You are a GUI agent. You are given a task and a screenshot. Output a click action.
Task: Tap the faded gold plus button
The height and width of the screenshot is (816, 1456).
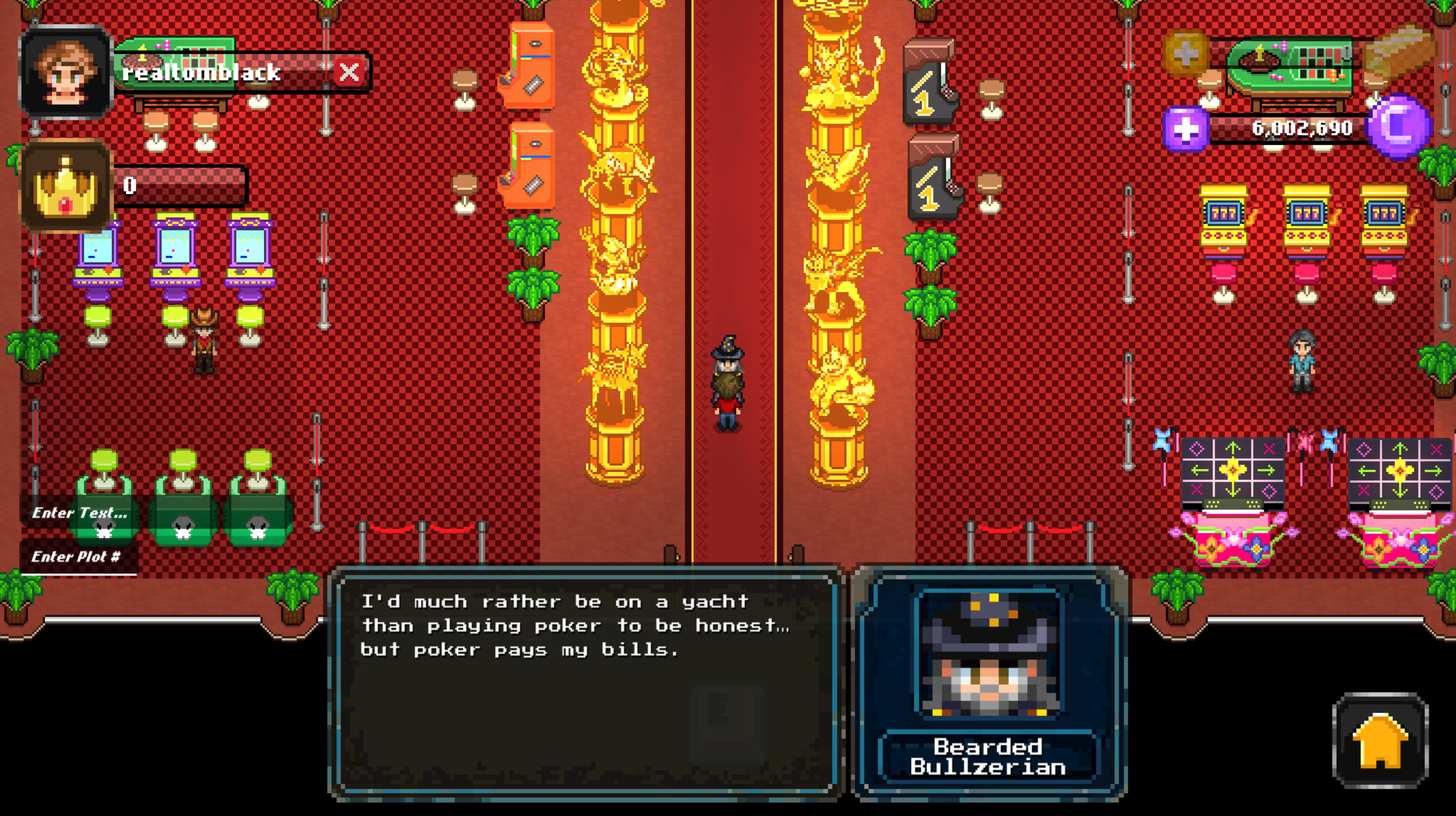(x=1186, y=54)
